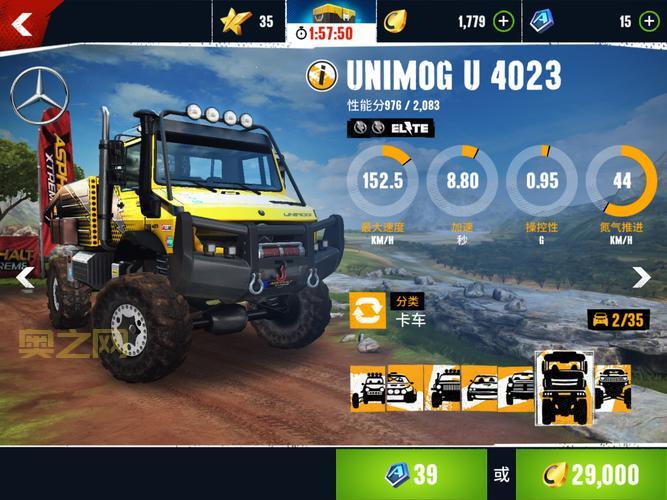Open the 2/35 owned vehicles counter
The width and height of the screenshot is (667, 500).
(615, 320)
